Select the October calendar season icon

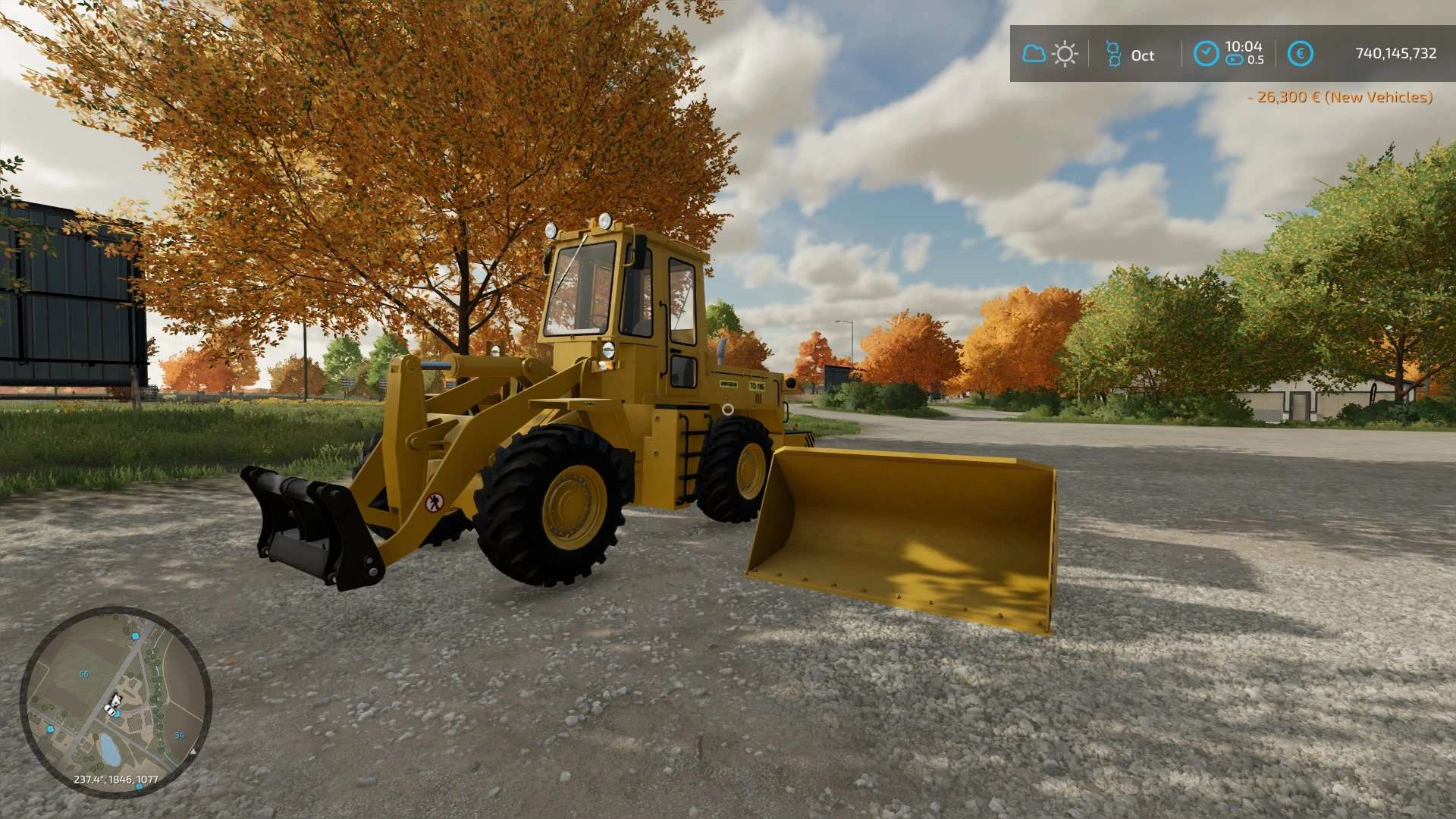1113,54
